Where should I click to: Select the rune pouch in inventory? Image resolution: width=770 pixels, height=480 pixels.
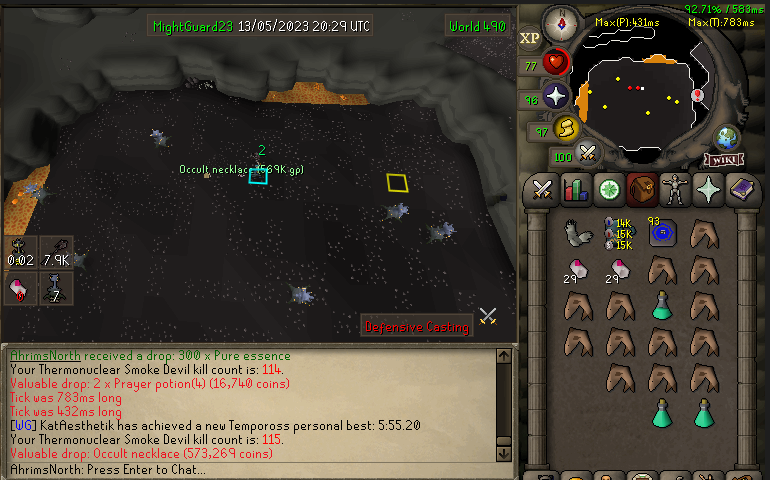click(x=619, y=234)
